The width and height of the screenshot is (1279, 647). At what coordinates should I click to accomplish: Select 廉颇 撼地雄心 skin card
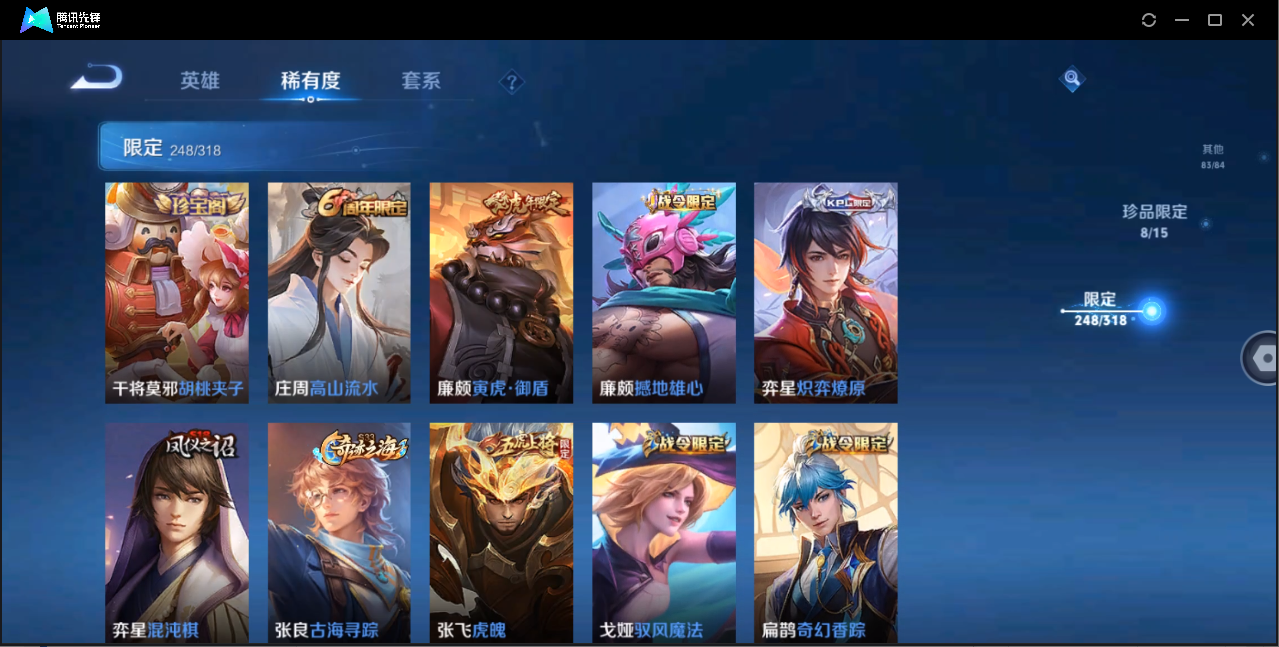(664, 293)
